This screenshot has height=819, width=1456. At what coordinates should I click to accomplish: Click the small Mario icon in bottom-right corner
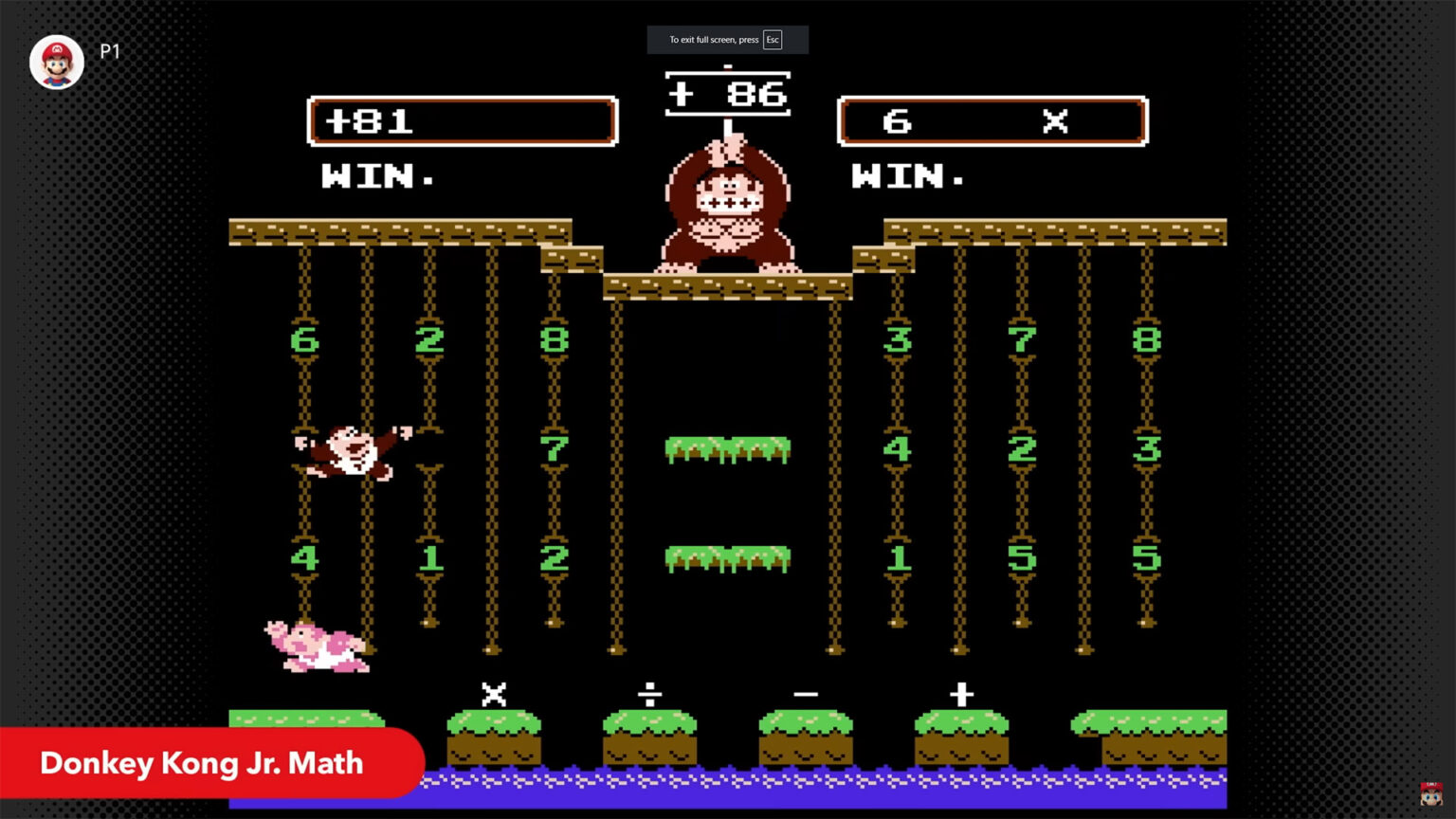(1431, 792)
